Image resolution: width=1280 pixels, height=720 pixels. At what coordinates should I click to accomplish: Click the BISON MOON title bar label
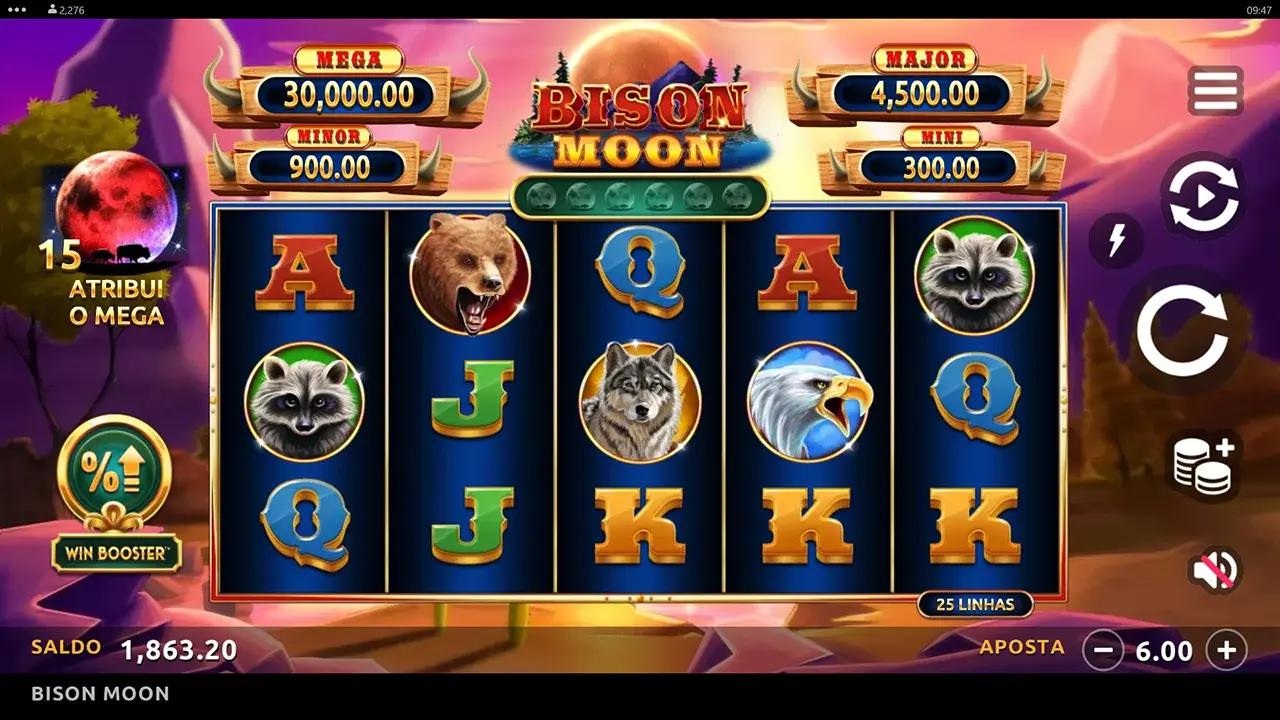coord(99,693)
